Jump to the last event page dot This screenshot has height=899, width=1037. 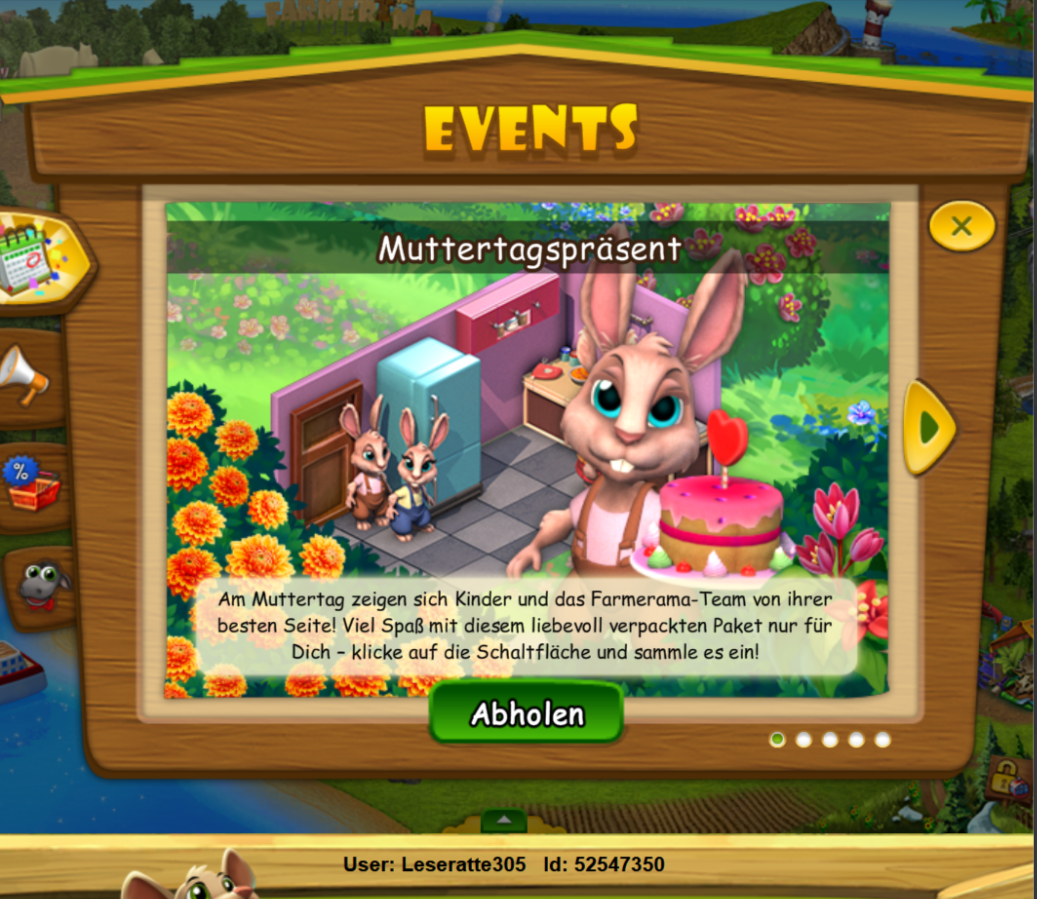882,740
